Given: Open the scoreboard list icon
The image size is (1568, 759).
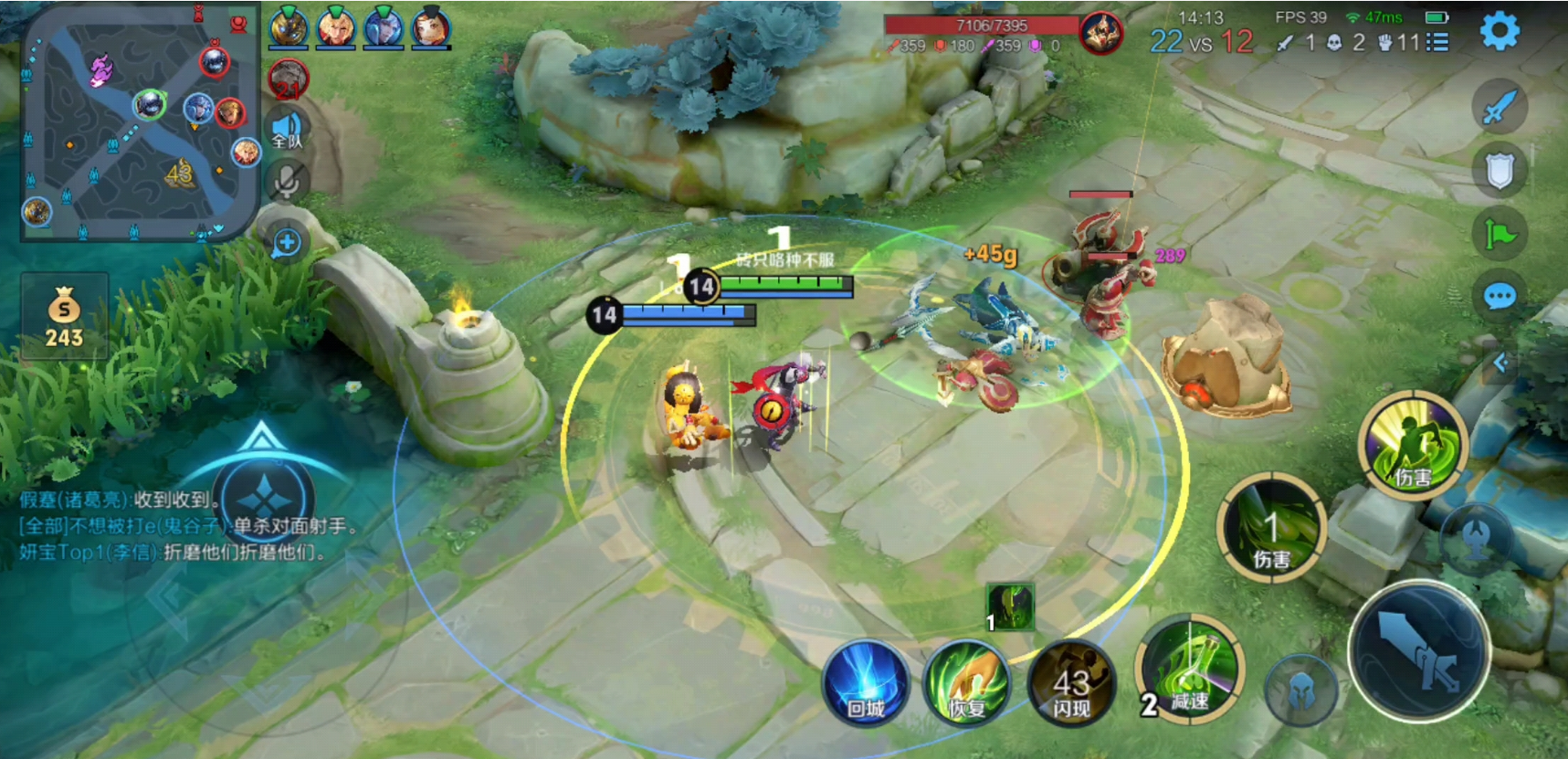Looking at the screenshot, I should point(1436,42).
